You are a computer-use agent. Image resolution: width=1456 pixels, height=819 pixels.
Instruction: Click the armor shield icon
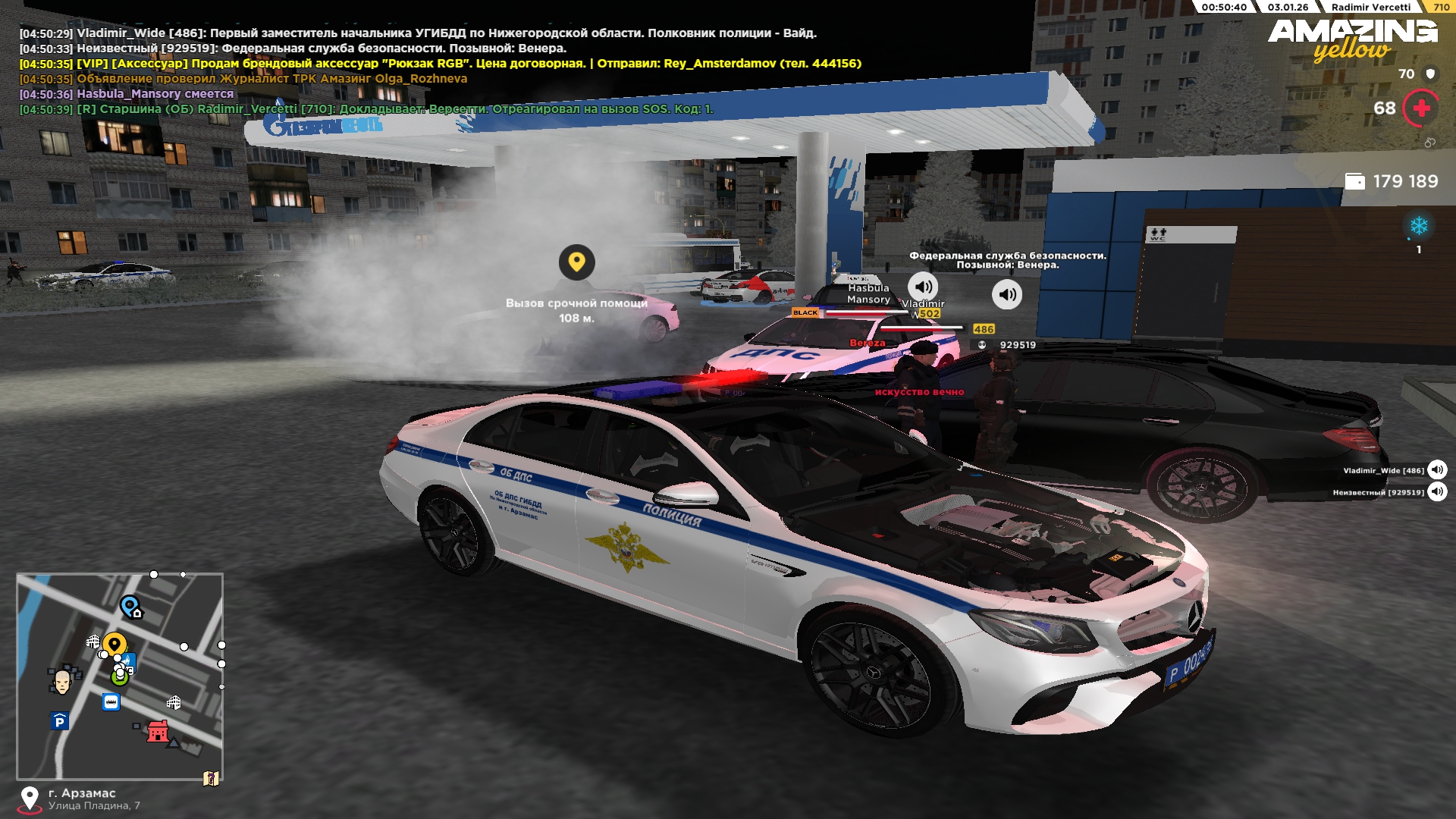click(1430, 74)
